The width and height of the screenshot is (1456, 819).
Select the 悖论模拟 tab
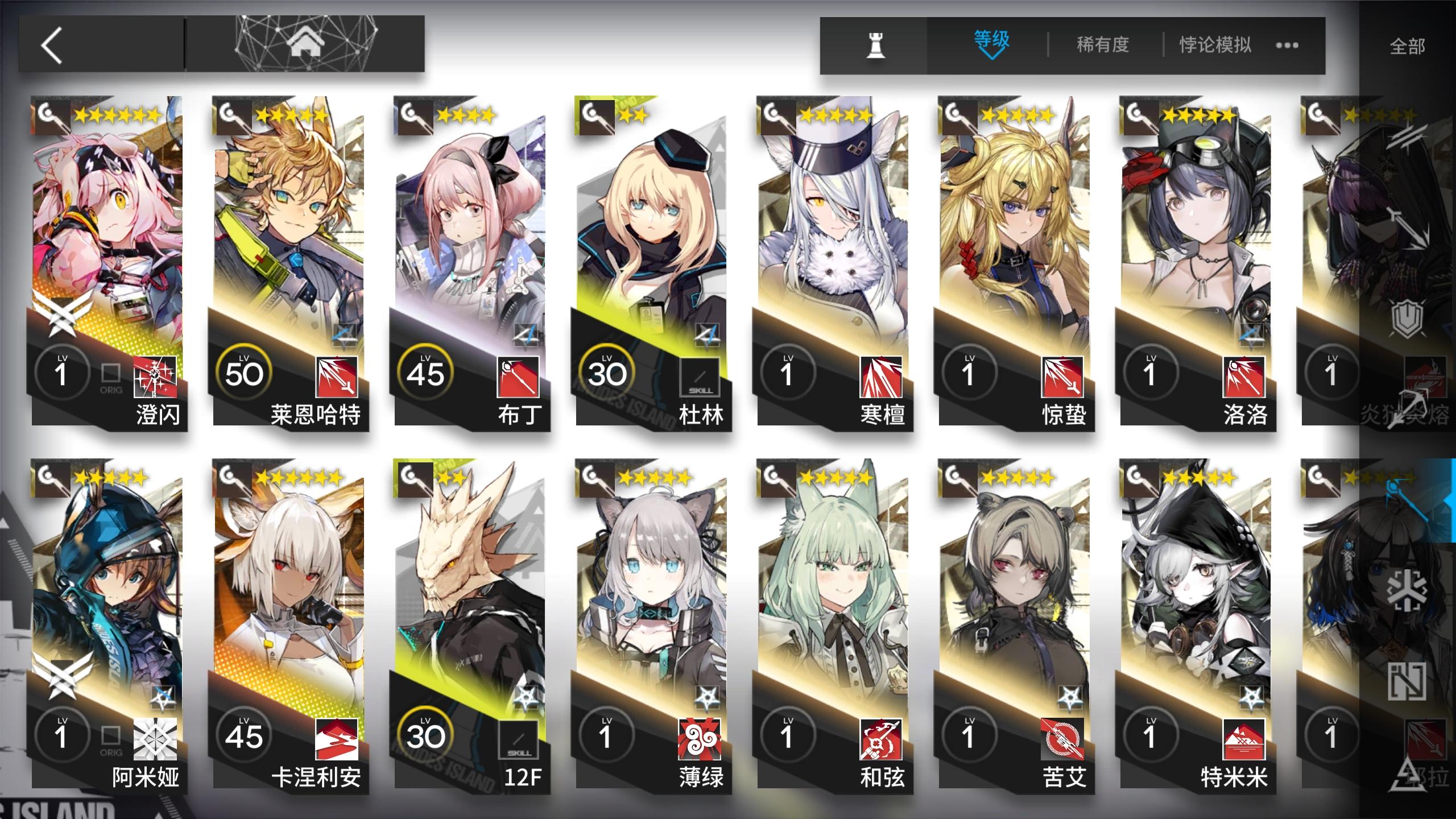click(x=1214, y=44)
